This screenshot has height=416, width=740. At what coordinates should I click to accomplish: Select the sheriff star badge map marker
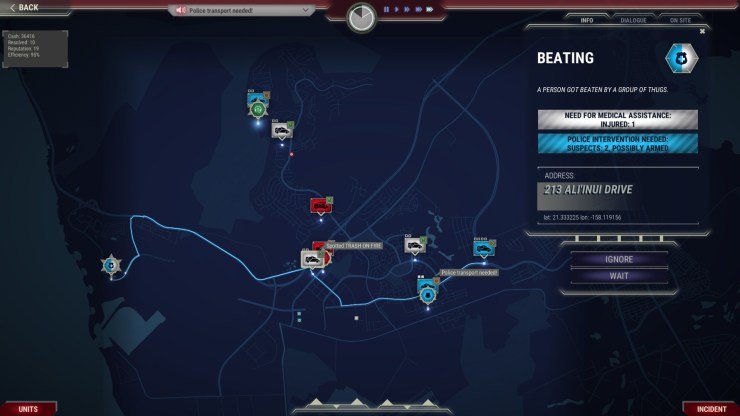(x=110, y=265)
